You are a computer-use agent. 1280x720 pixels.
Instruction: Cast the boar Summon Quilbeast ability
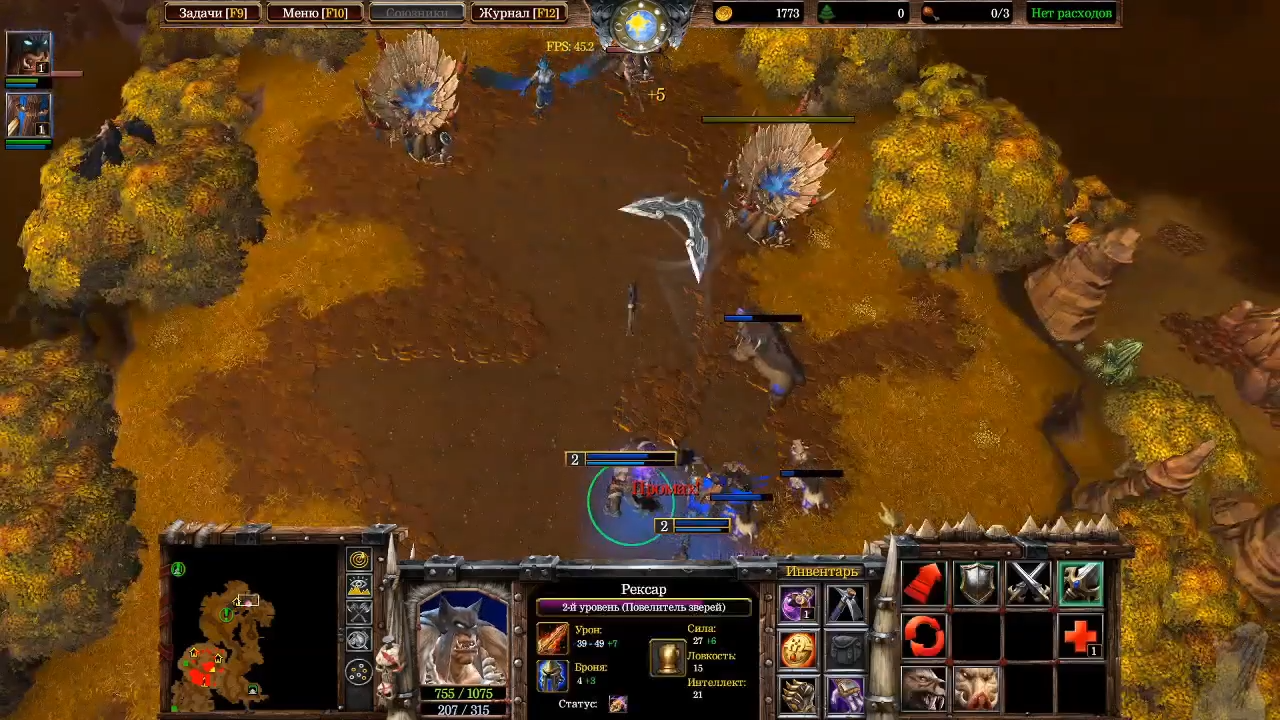[976, 688]
